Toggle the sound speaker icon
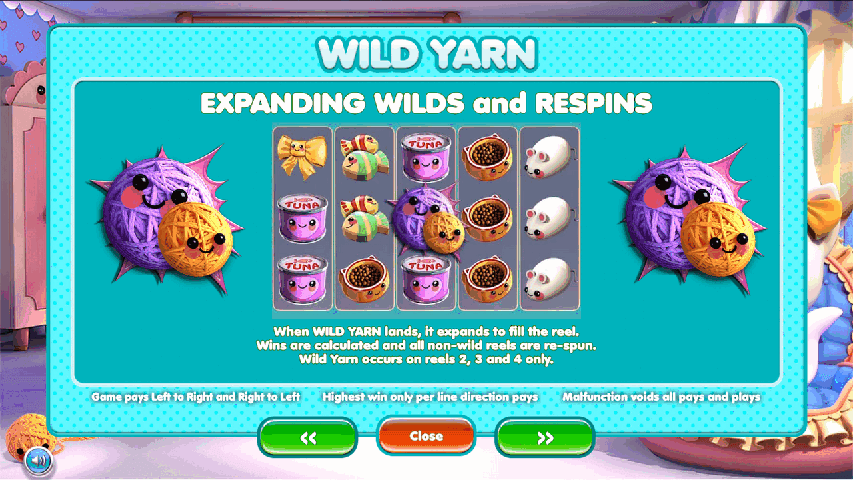The image size is (853, 480). point(39,459)
